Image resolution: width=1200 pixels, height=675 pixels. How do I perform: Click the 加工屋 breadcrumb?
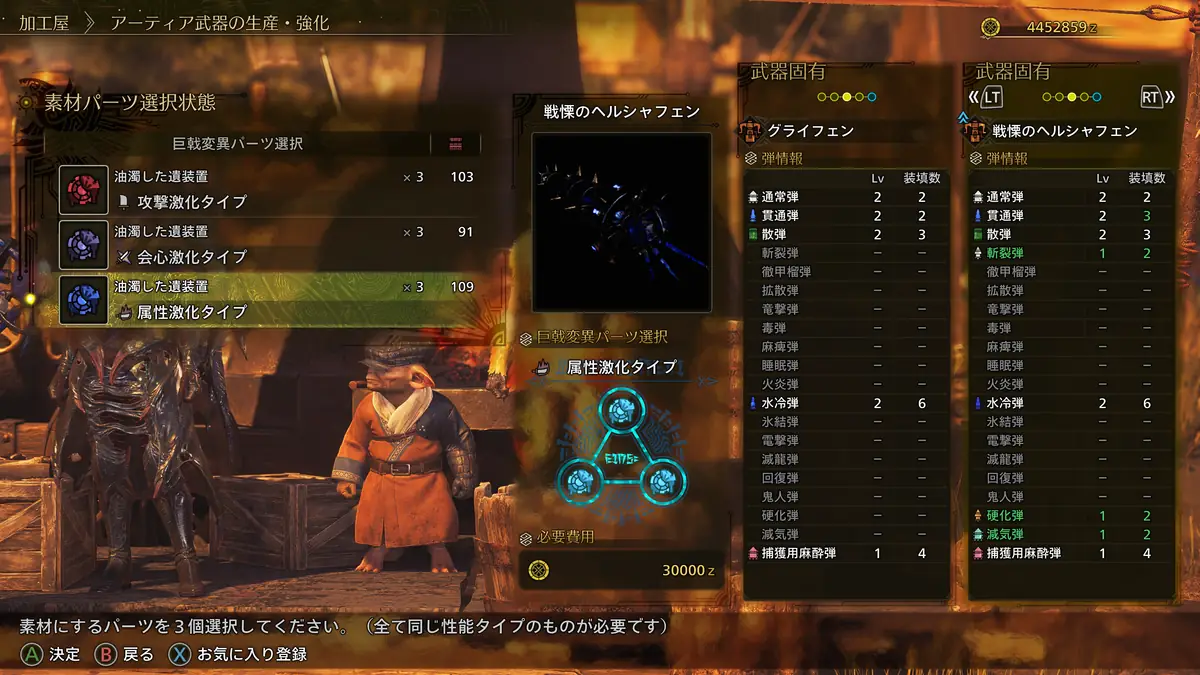(44, 23)
